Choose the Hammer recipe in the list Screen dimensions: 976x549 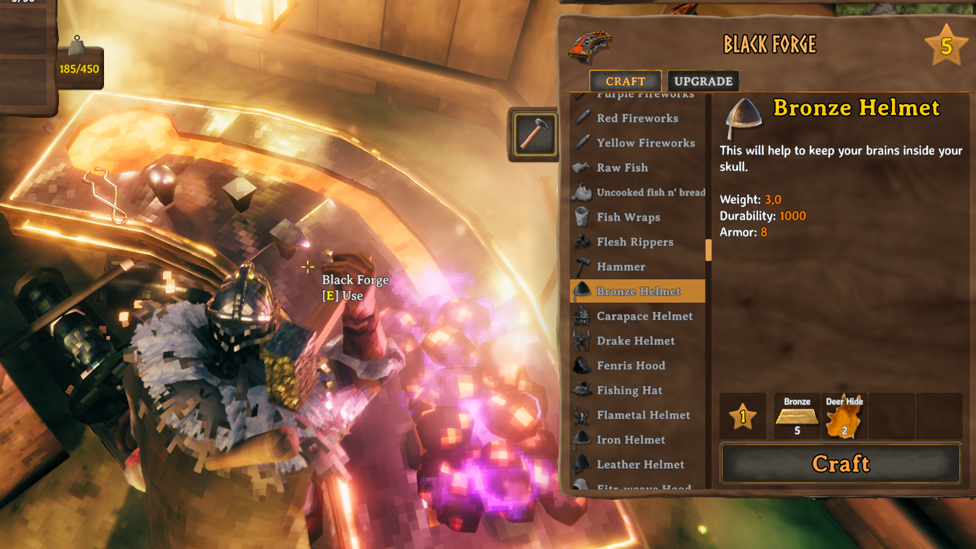click(x=620, y=267)
